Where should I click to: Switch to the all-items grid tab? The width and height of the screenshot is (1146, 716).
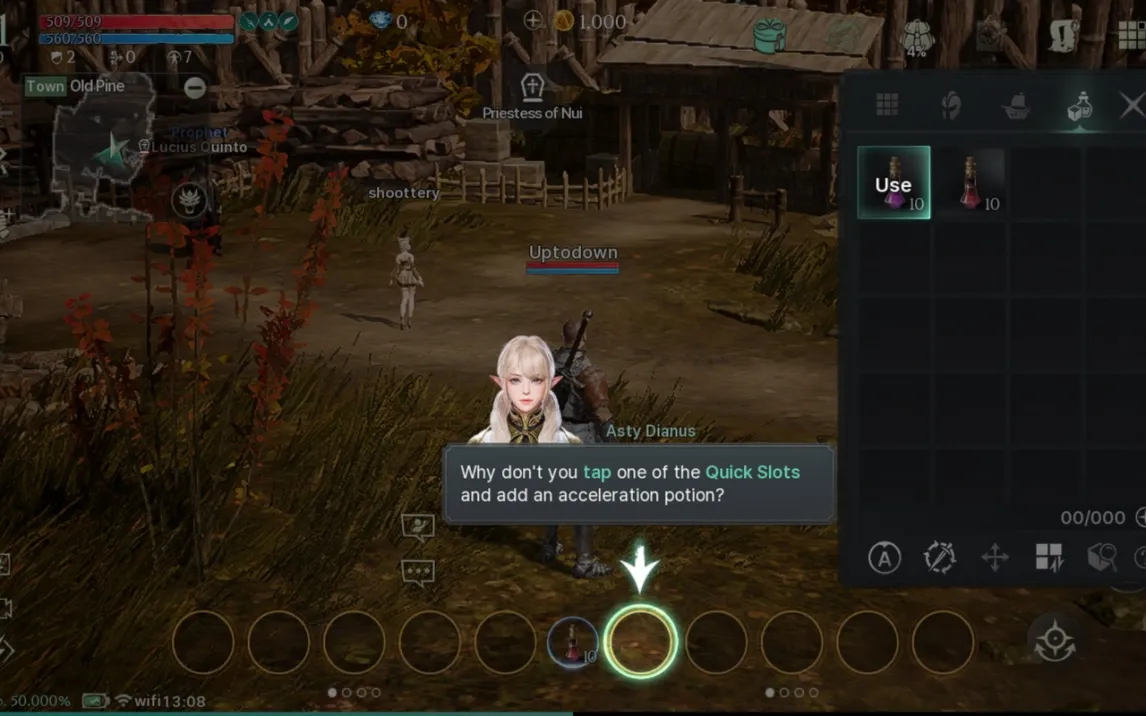pos(887,105)
